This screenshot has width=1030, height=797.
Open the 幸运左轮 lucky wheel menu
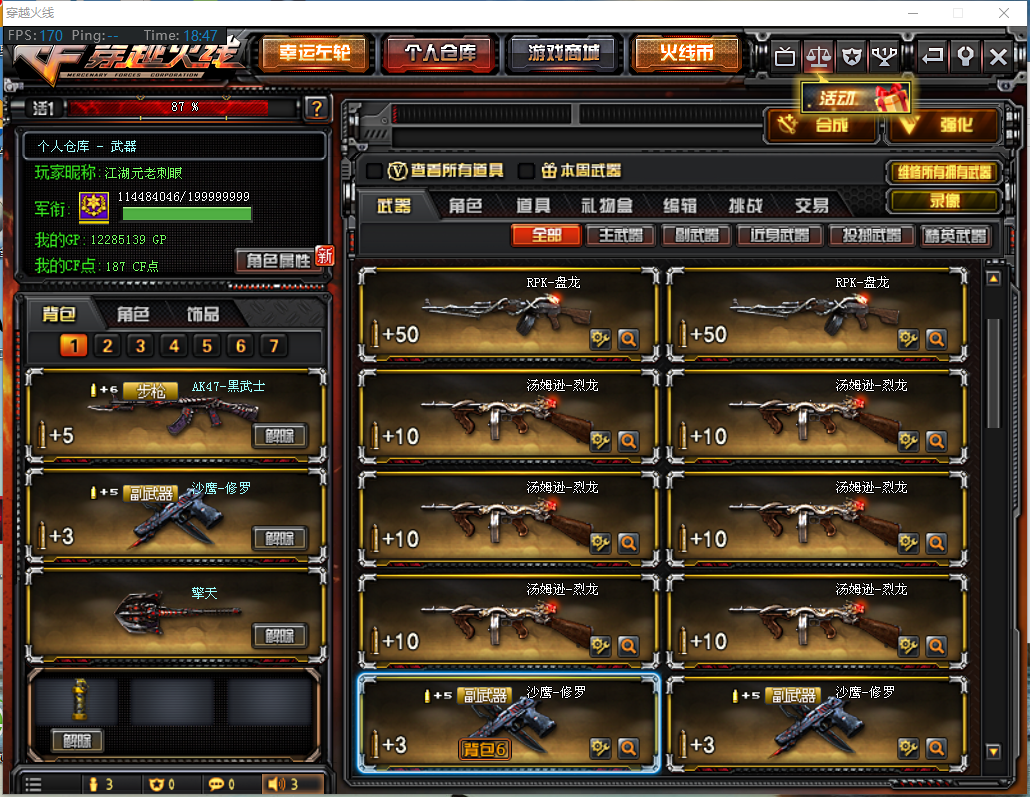tap(314, 54)
